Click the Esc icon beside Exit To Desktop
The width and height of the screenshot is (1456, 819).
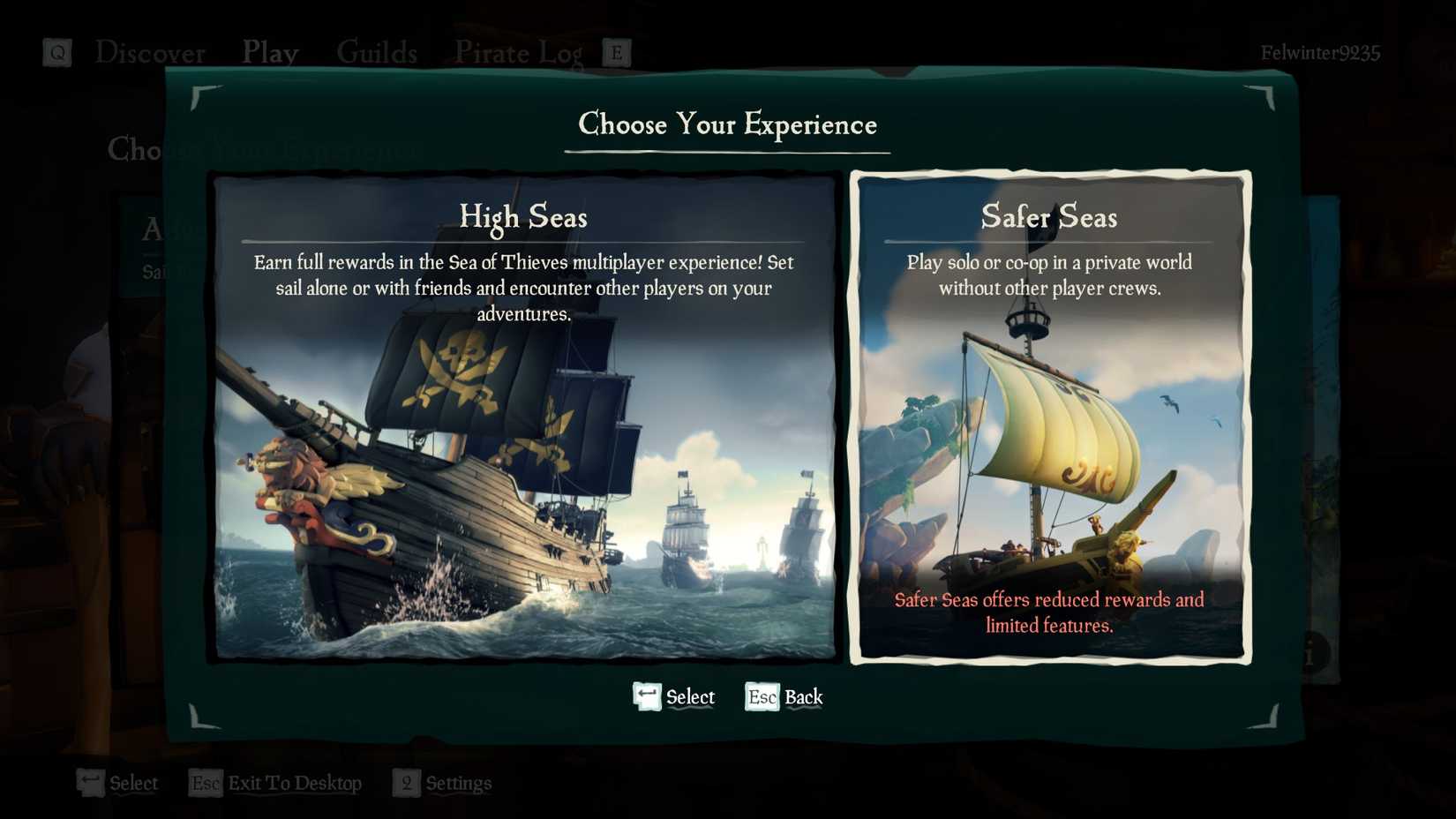(204, 783)
